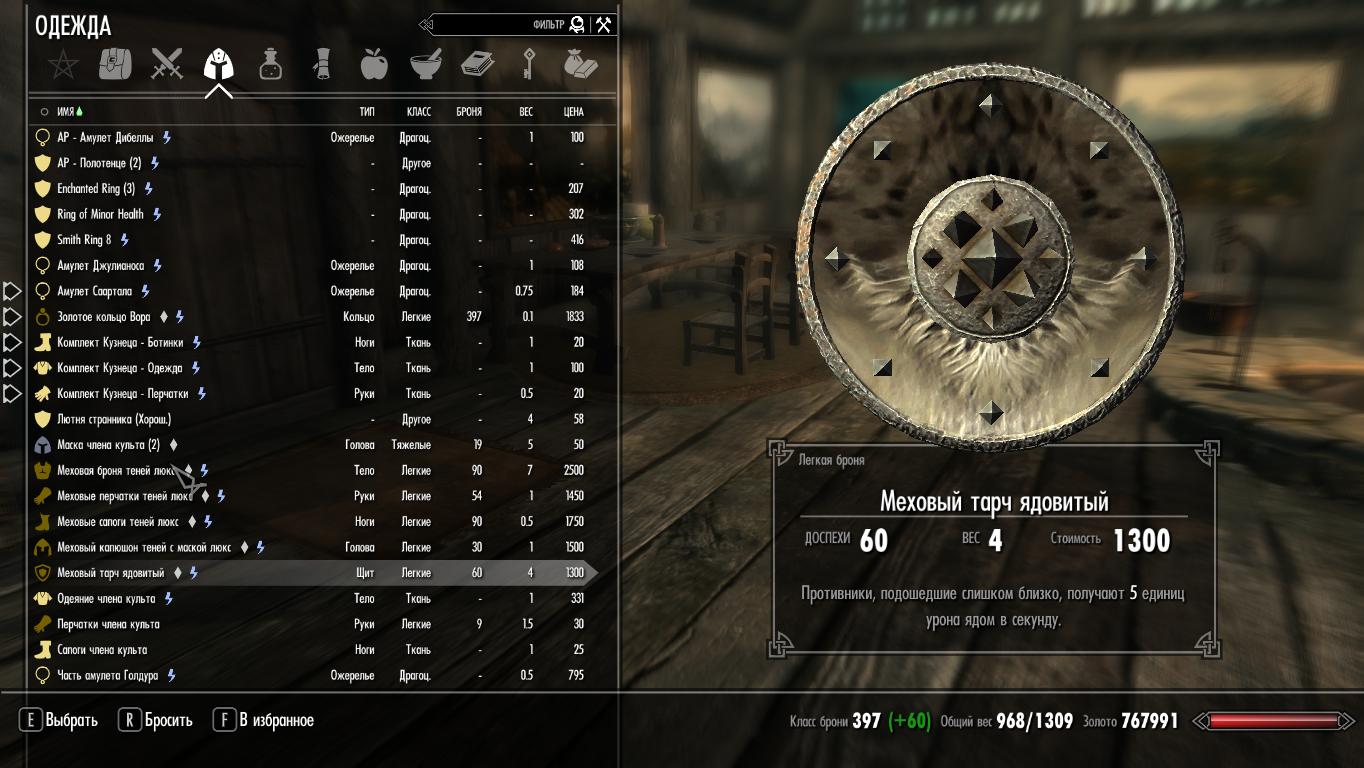Image resolution: width=1364 pixels, height=768 pixels.
Task: Select AP - Амулет Дибеллы row
Action: [x=105, y=137]
